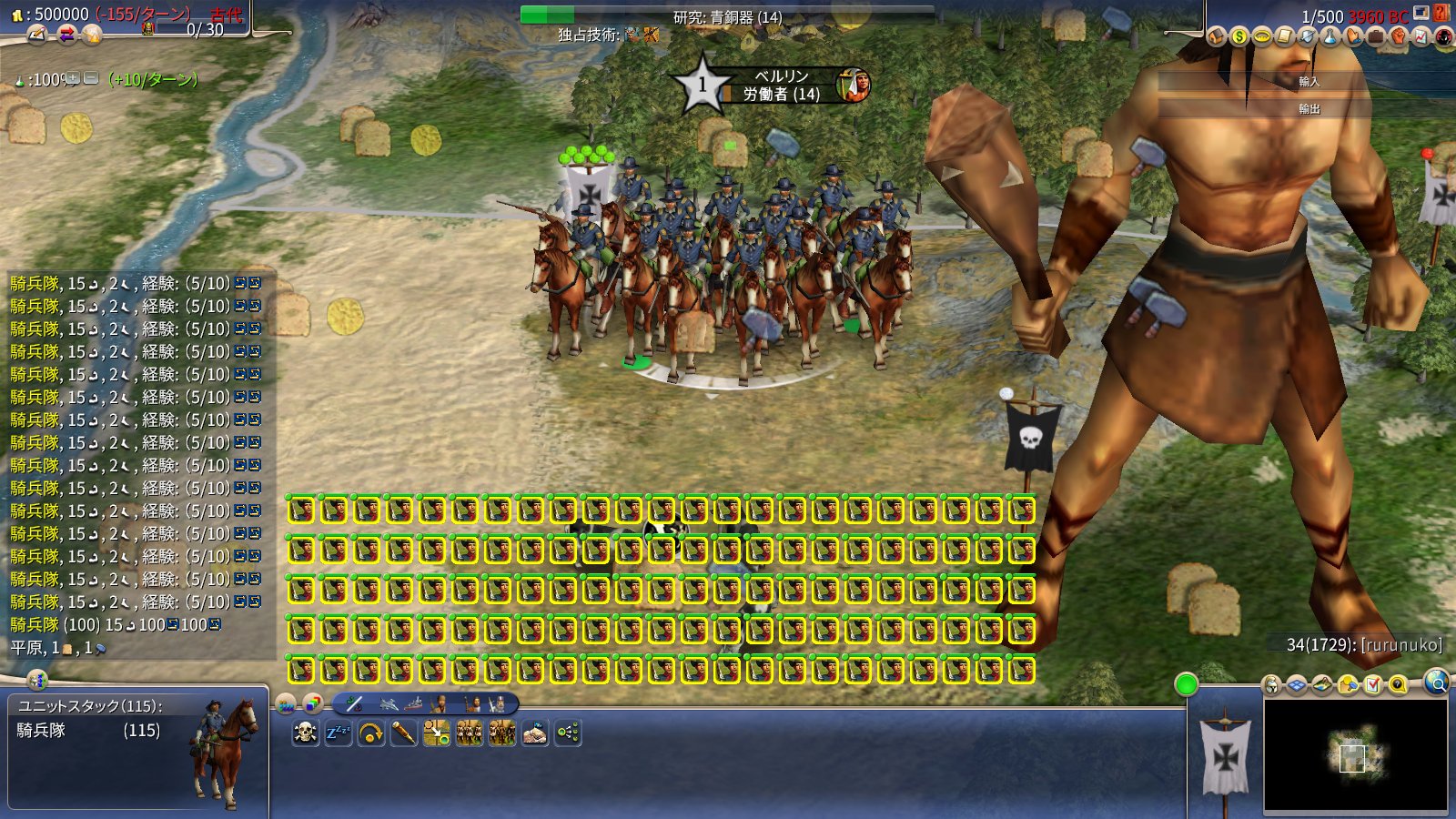Toggle the scoreboard with the checkmark icon
Viewport: 1456px width, 819px height.
coord(1371,685)
